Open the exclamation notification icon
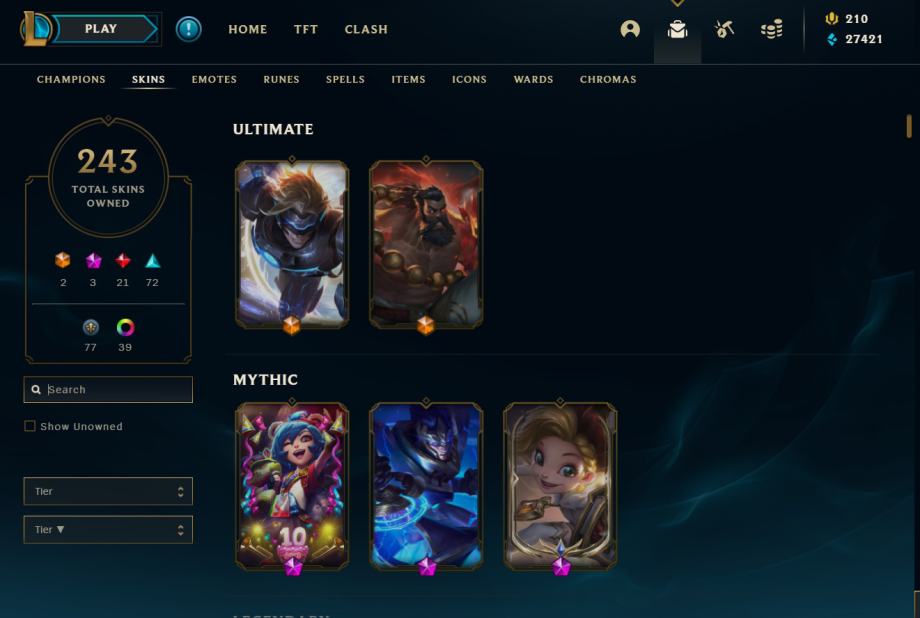The height and width of the screenshot is (618, 920). click(x=188, y=29)
